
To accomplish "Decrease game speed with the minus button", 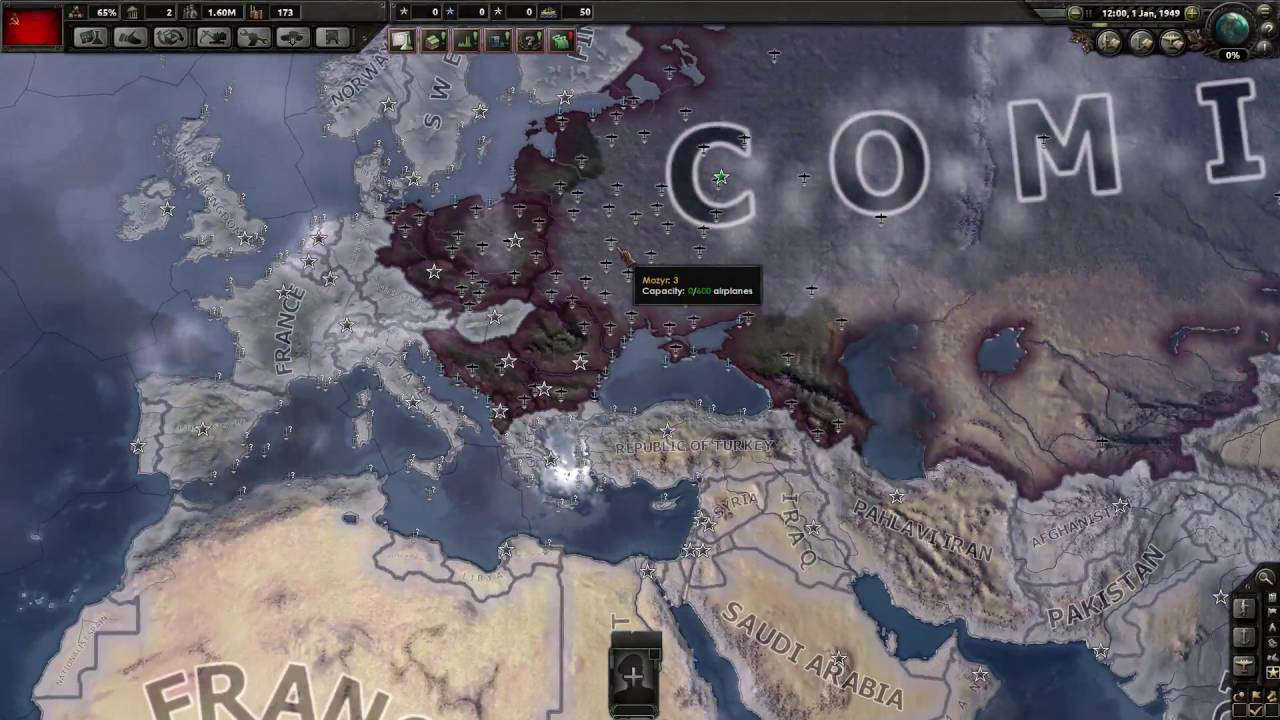I will [1076, 11].
